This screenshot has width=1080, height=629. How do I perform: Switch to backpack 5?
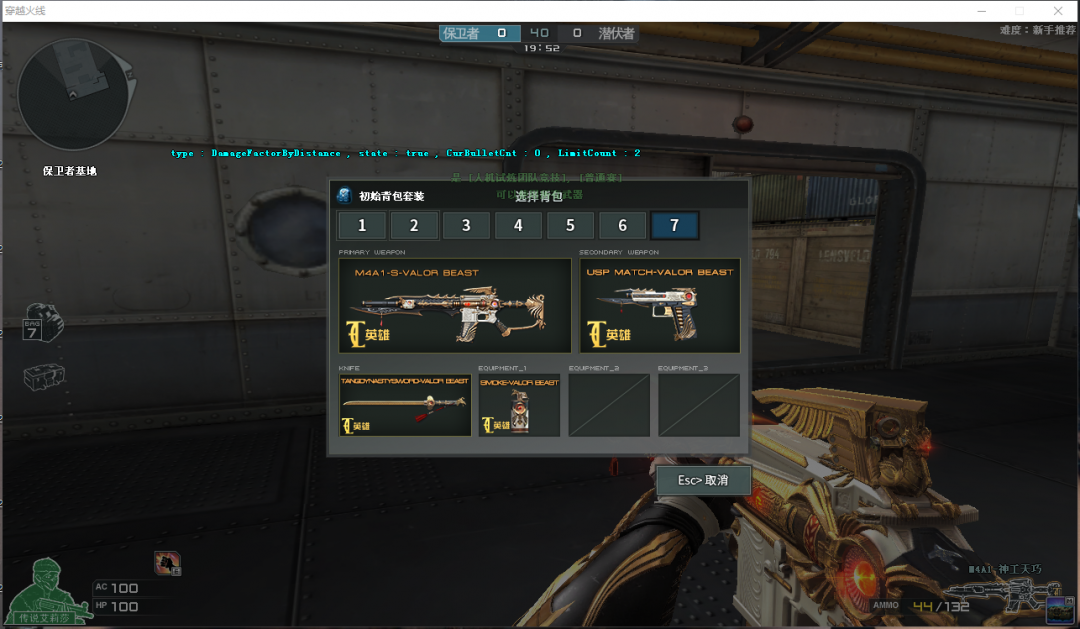570,226
